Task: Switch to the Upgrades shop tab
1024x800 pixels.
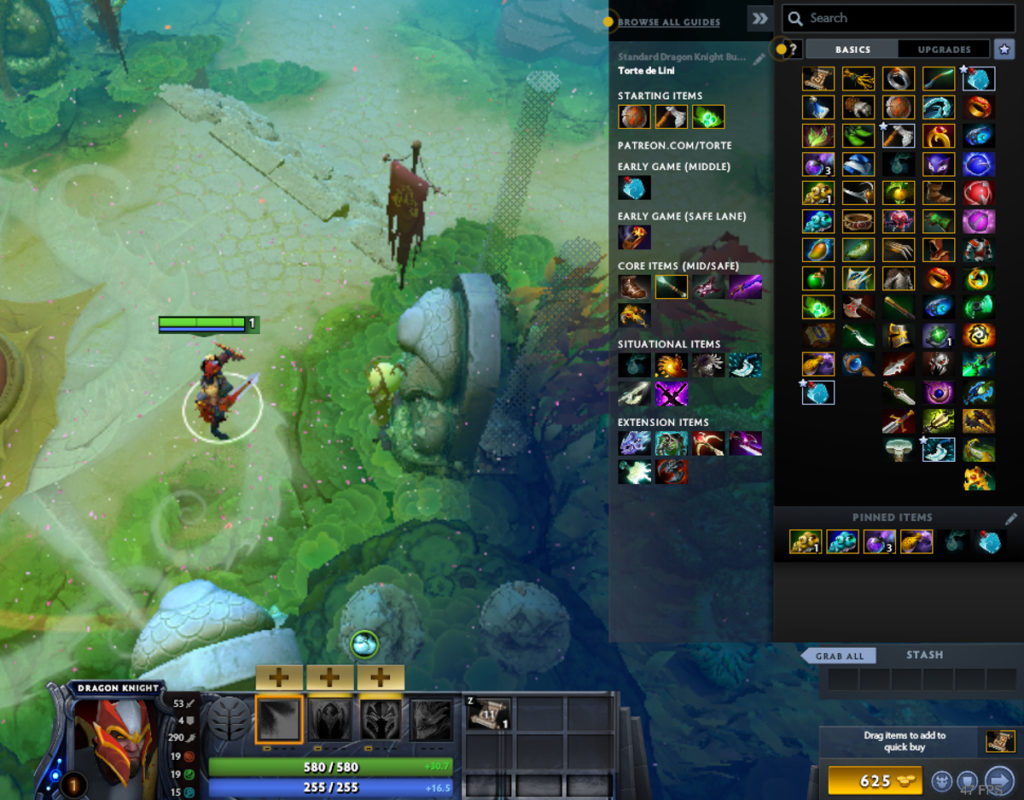Action: 944,49
